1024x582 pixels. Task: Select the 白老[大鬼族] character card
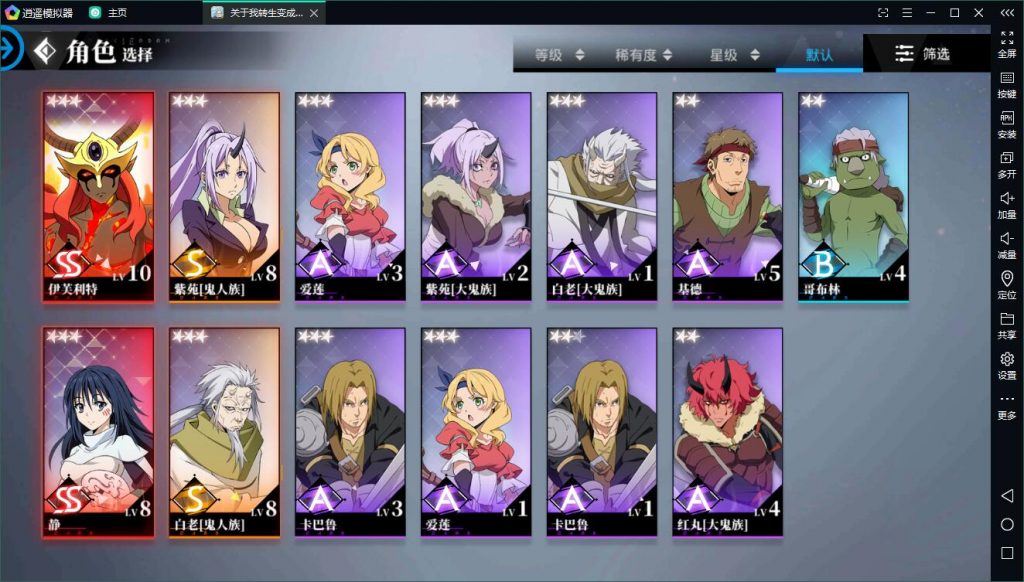point(602,197)
